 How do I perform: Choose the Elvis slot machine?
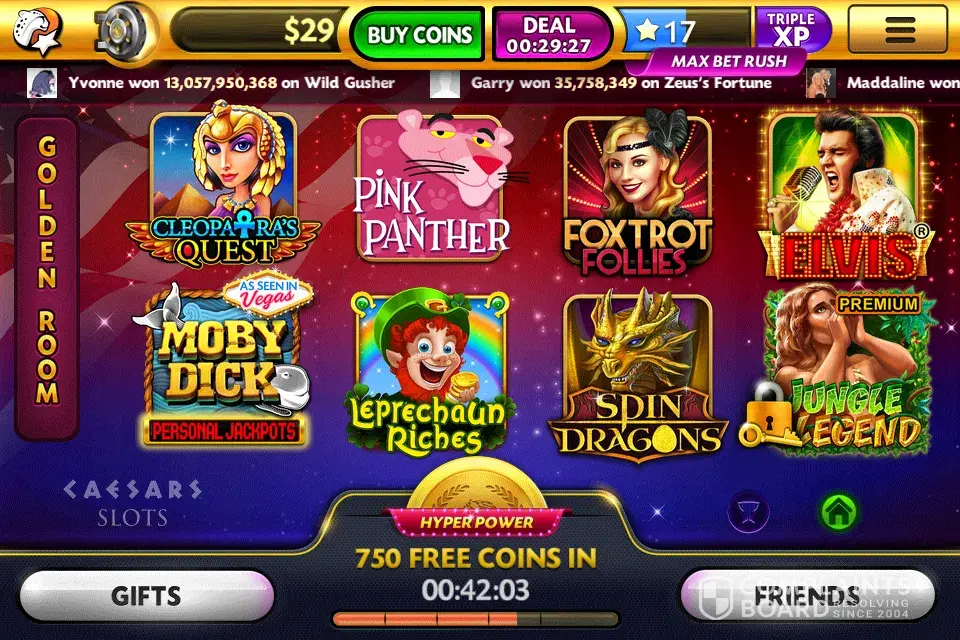click(x=841, y=195)
